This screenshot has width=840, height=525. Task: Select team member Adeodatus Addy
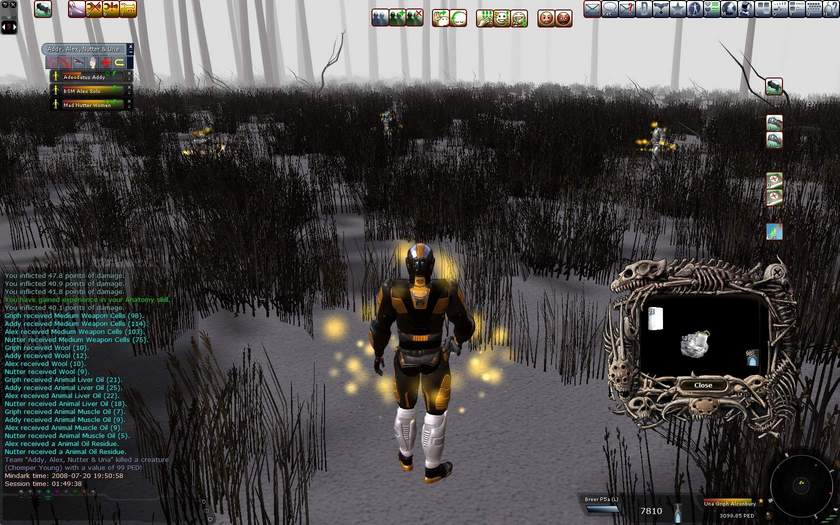[x=84, y=76]
